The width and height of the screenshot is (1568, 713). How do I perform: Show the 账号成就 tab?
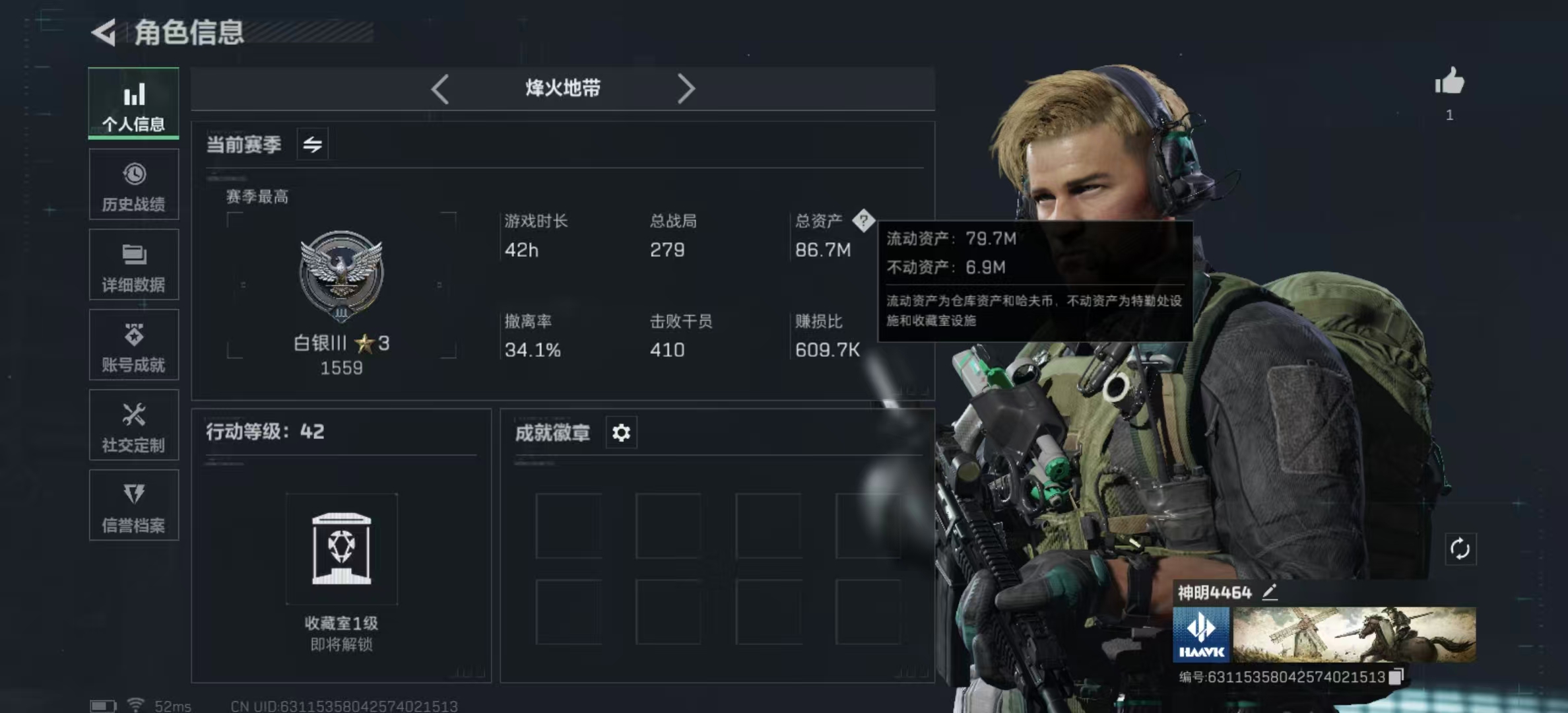(133, 345)
